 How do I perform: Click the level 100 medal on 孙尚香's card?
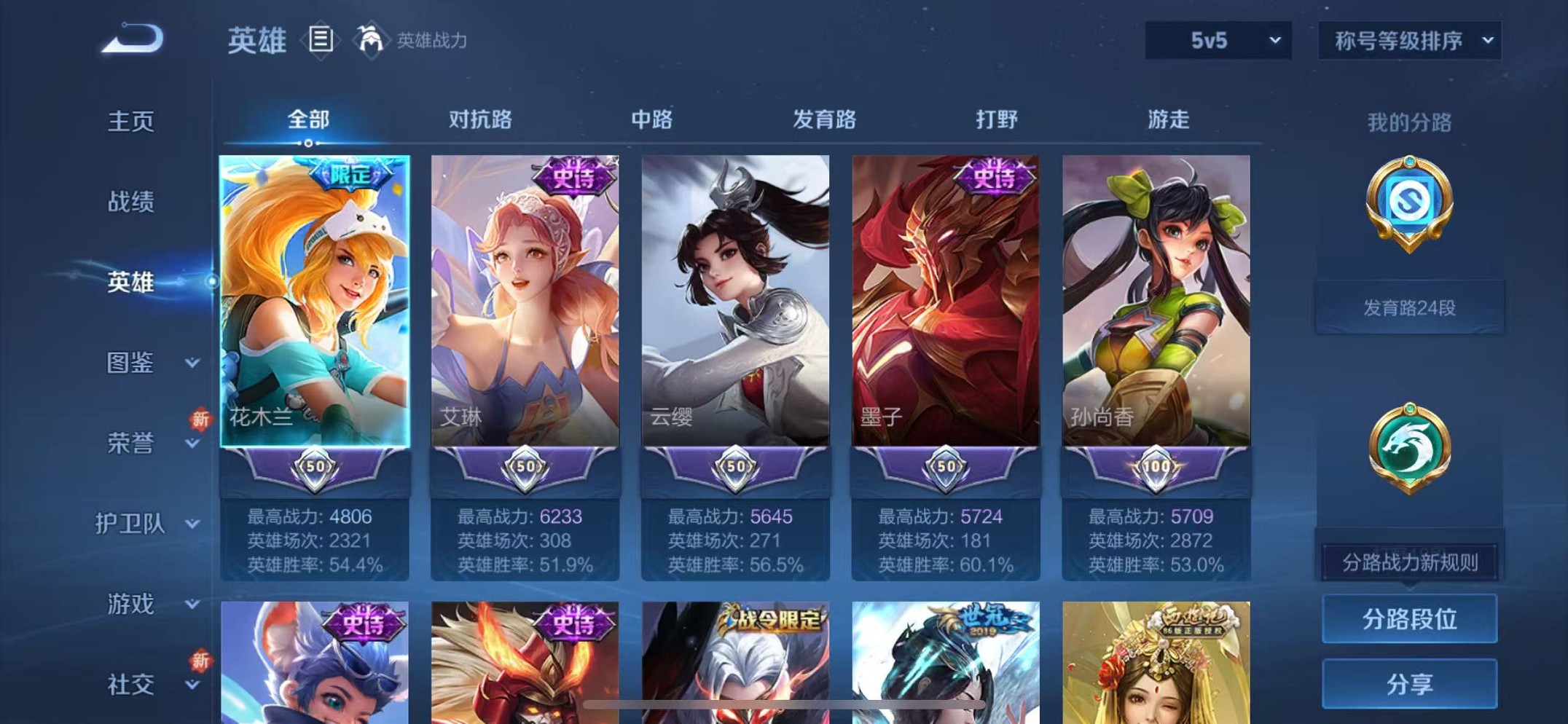tap(1156, 470)
